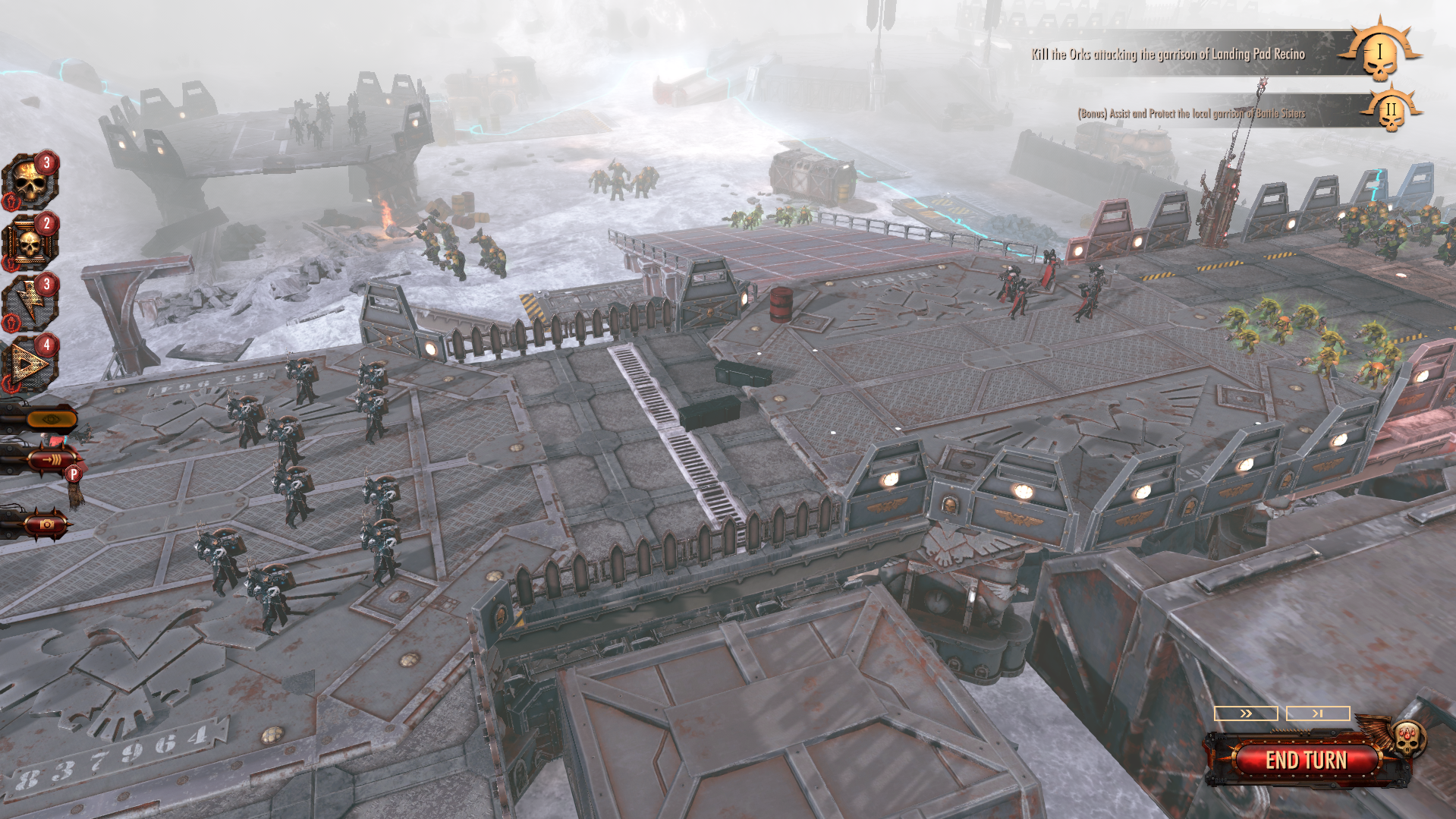Click the double-chevron skip button
The height and width of the screenshot is (819, 1456).
[1247, 713]
